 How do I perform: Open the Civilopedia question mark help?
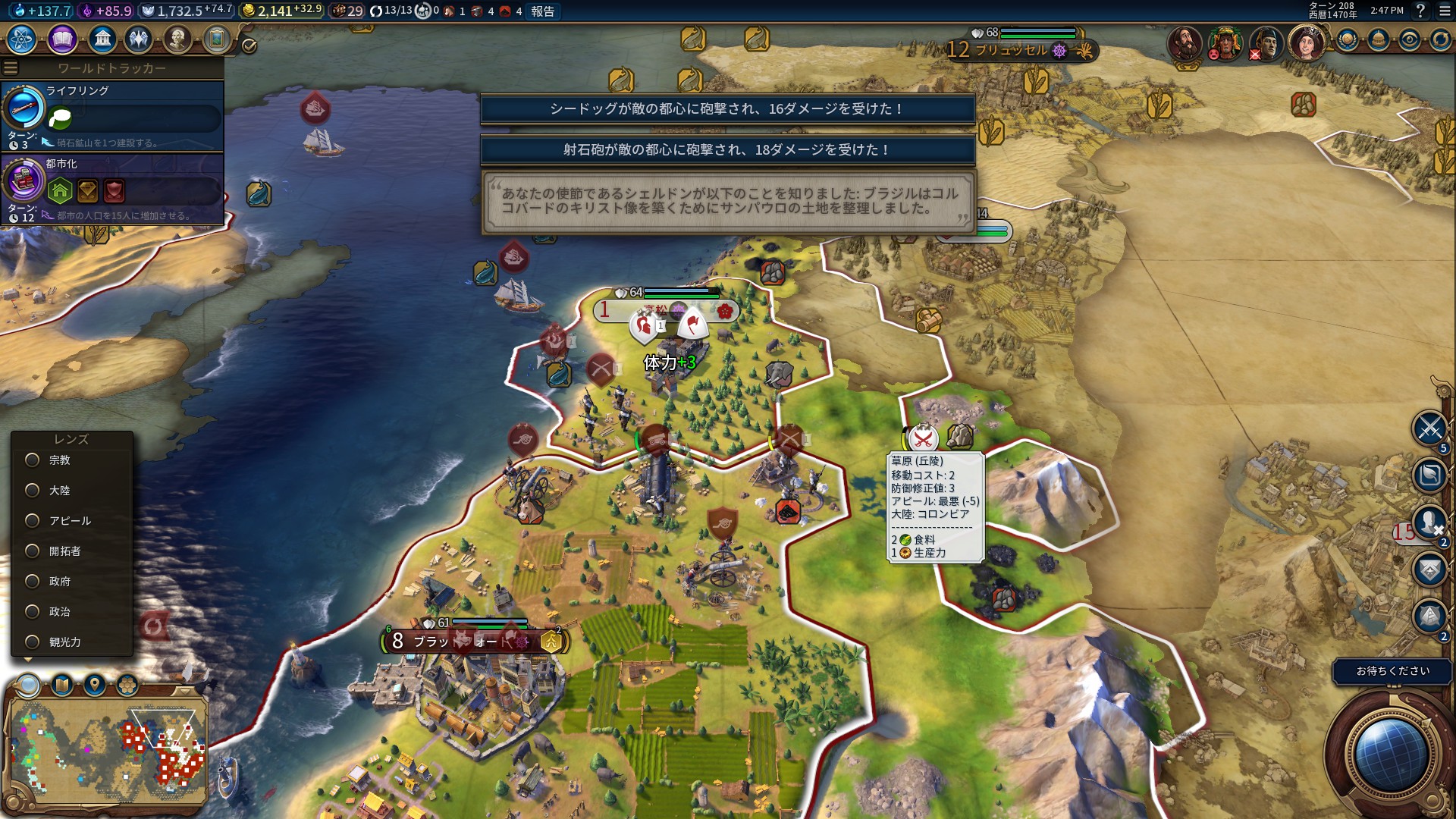coord(1421,11)
